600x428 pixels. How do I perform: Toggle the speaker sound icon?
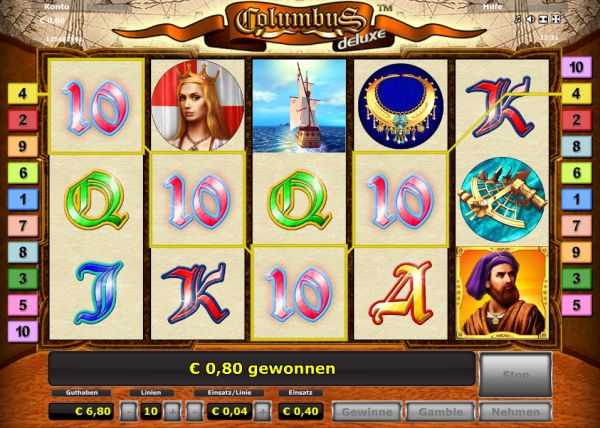point(529,19)
